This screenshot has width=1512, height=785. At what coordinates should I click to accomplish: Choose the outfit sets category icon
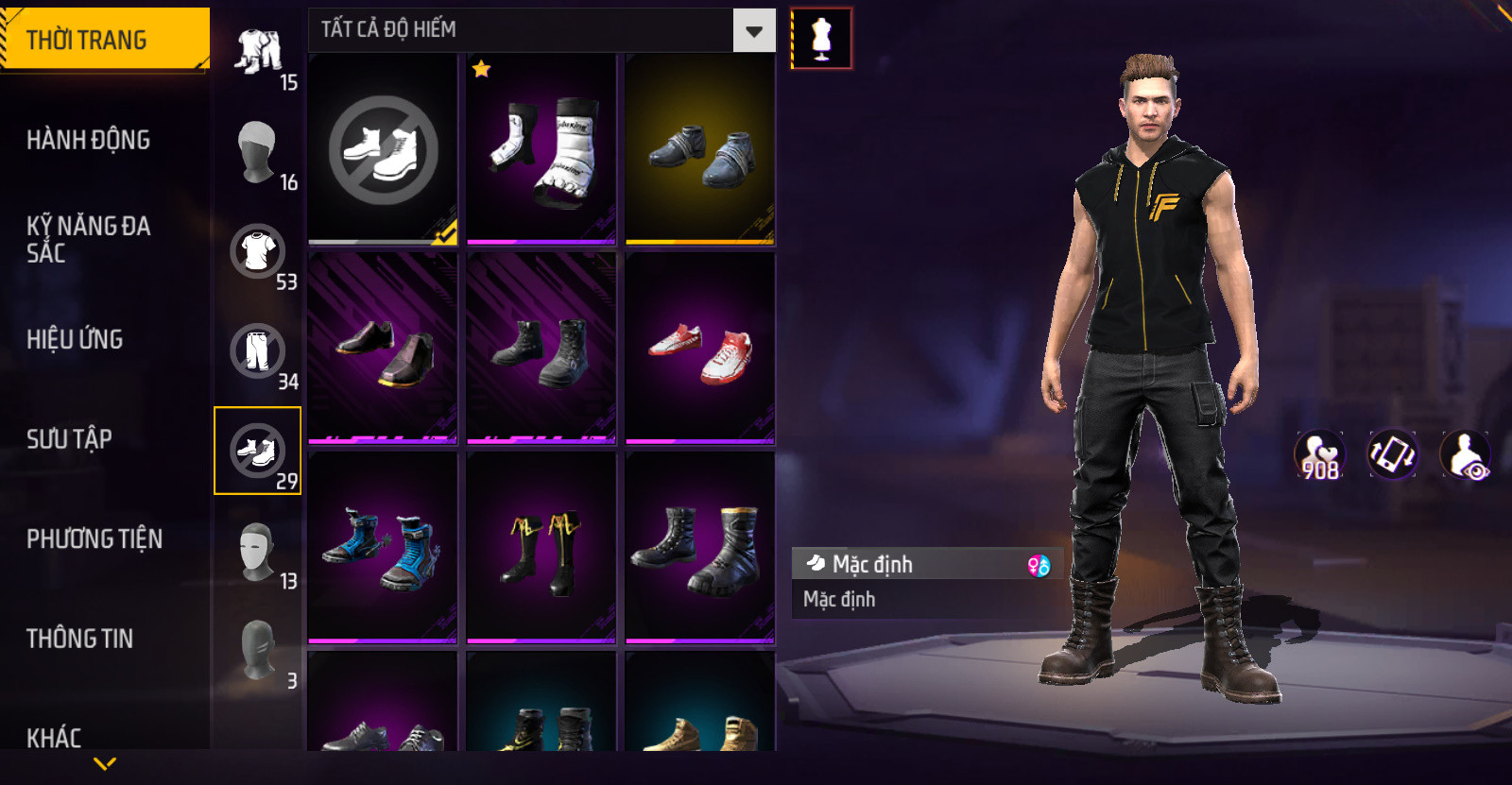pos(258,52)
